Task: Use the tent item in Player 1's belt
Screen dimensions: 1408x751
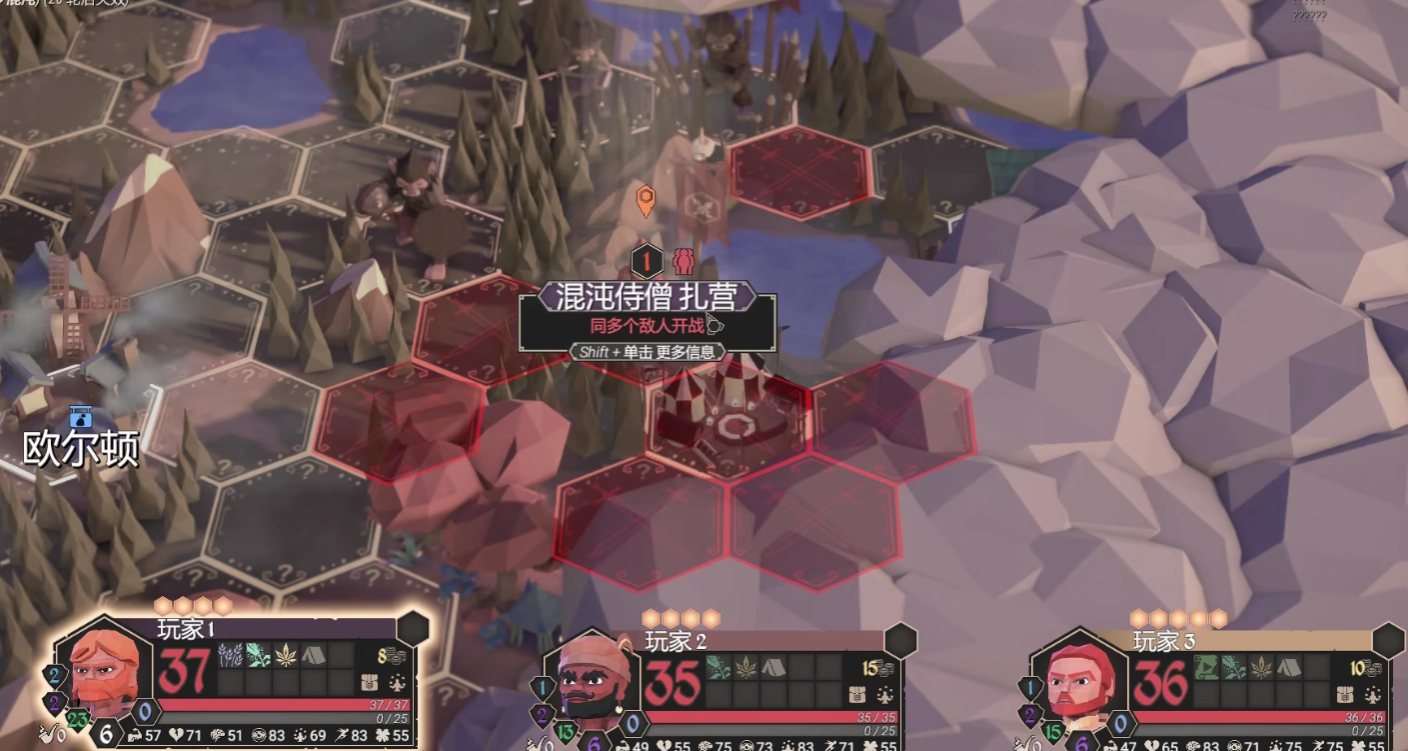Action: click(x=313, y=655)
